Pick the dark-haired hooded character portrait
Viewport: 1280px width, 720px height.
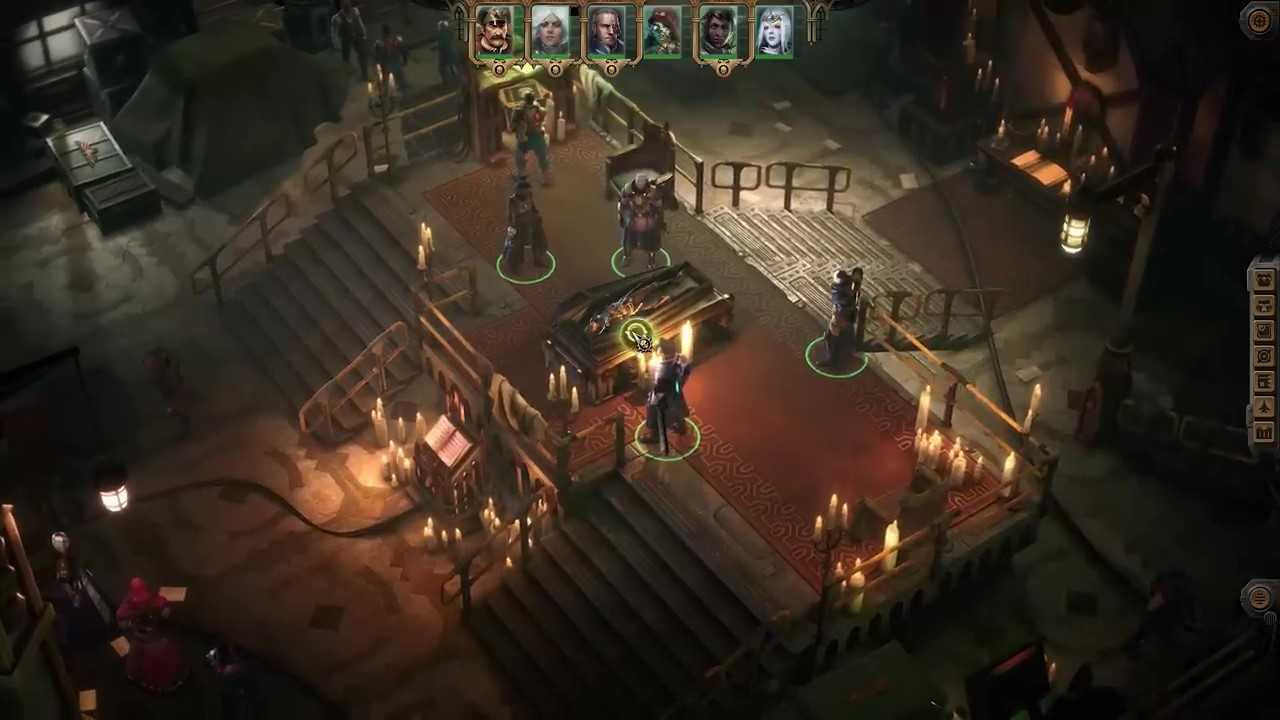point(718,30)
